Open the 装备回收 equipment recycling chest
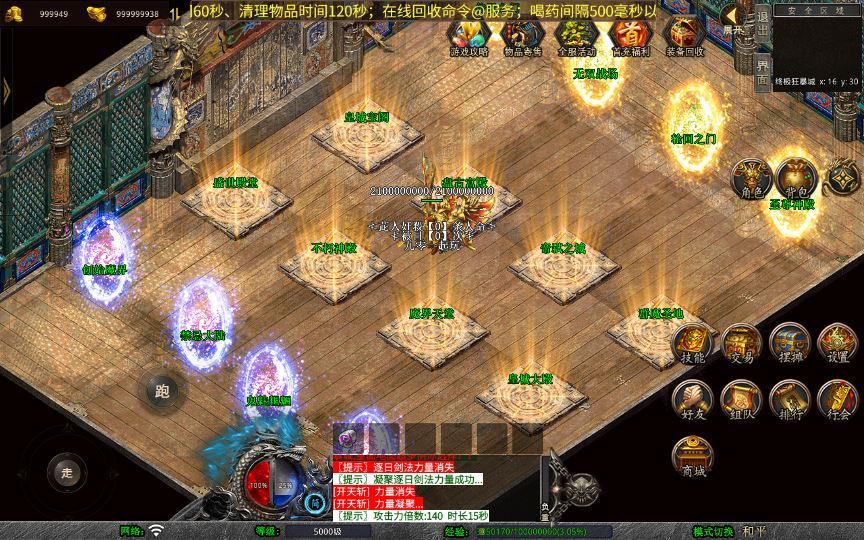 pos(684,36)
